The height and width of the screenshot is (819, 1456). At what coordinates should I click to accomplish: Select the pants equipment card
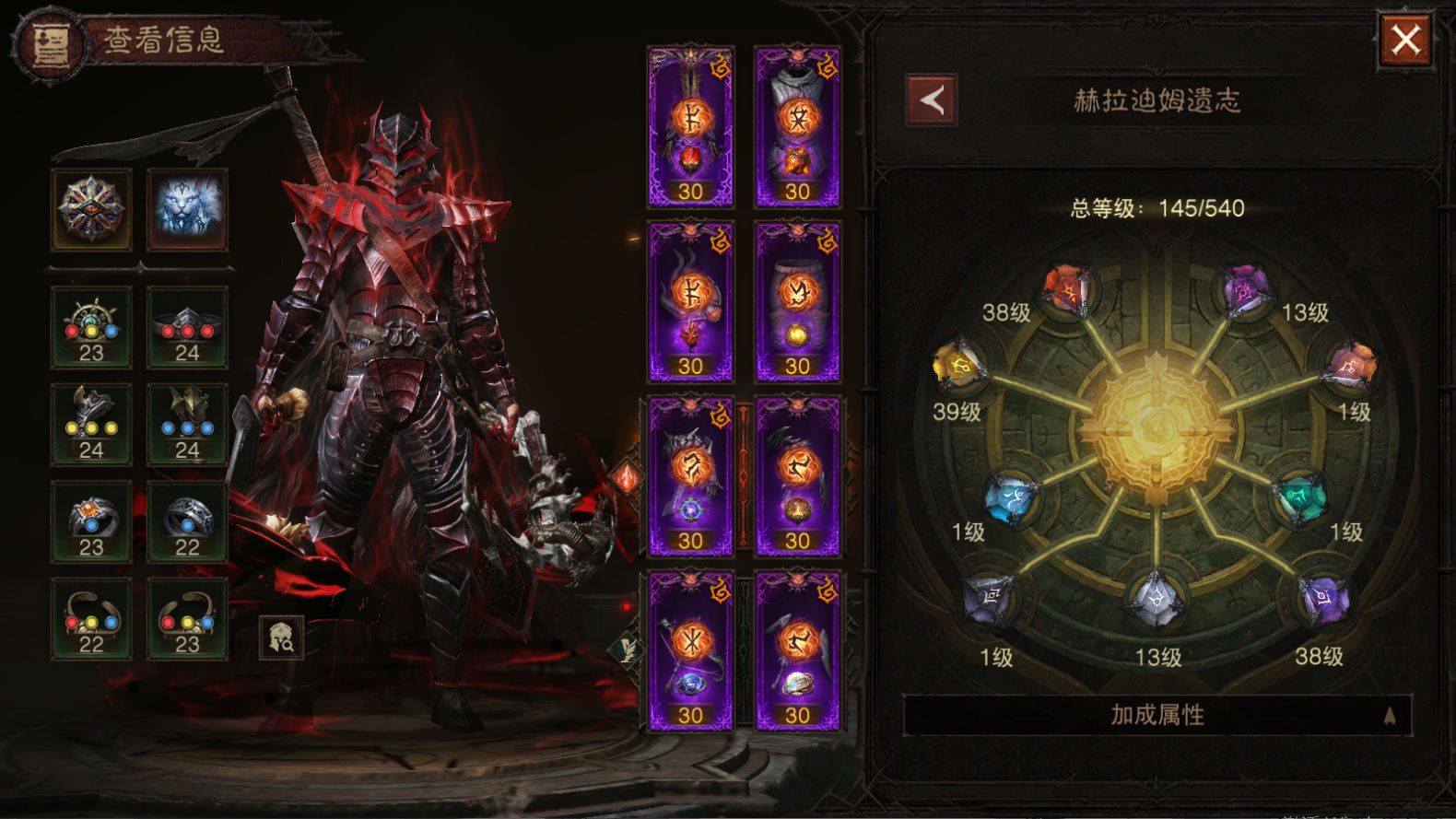pyautogui.click(x=797, y=301)
